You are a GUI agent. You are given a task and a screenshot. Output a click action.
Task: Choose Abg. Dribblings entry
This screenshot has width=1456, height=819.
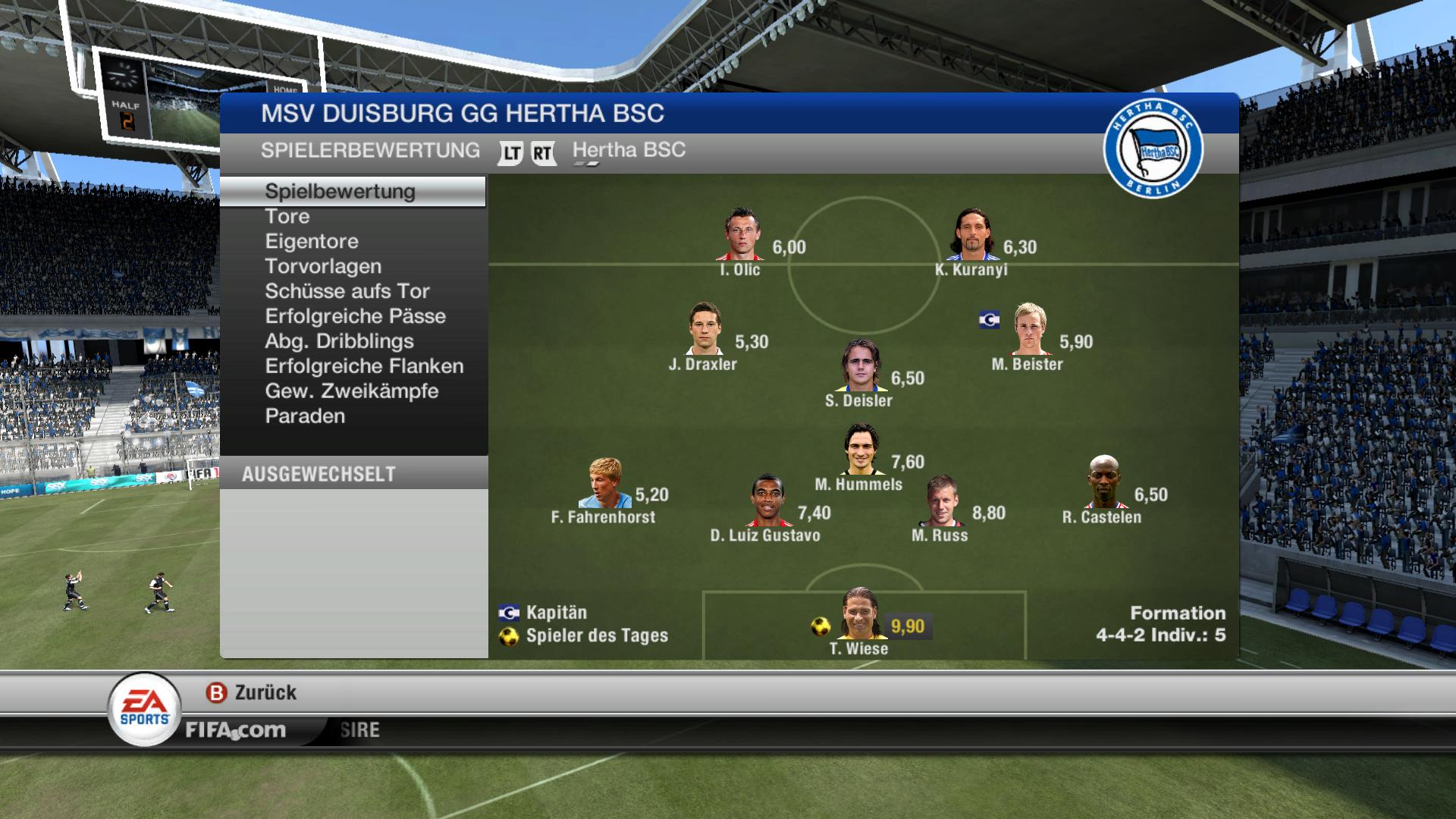tap(339, 342)
